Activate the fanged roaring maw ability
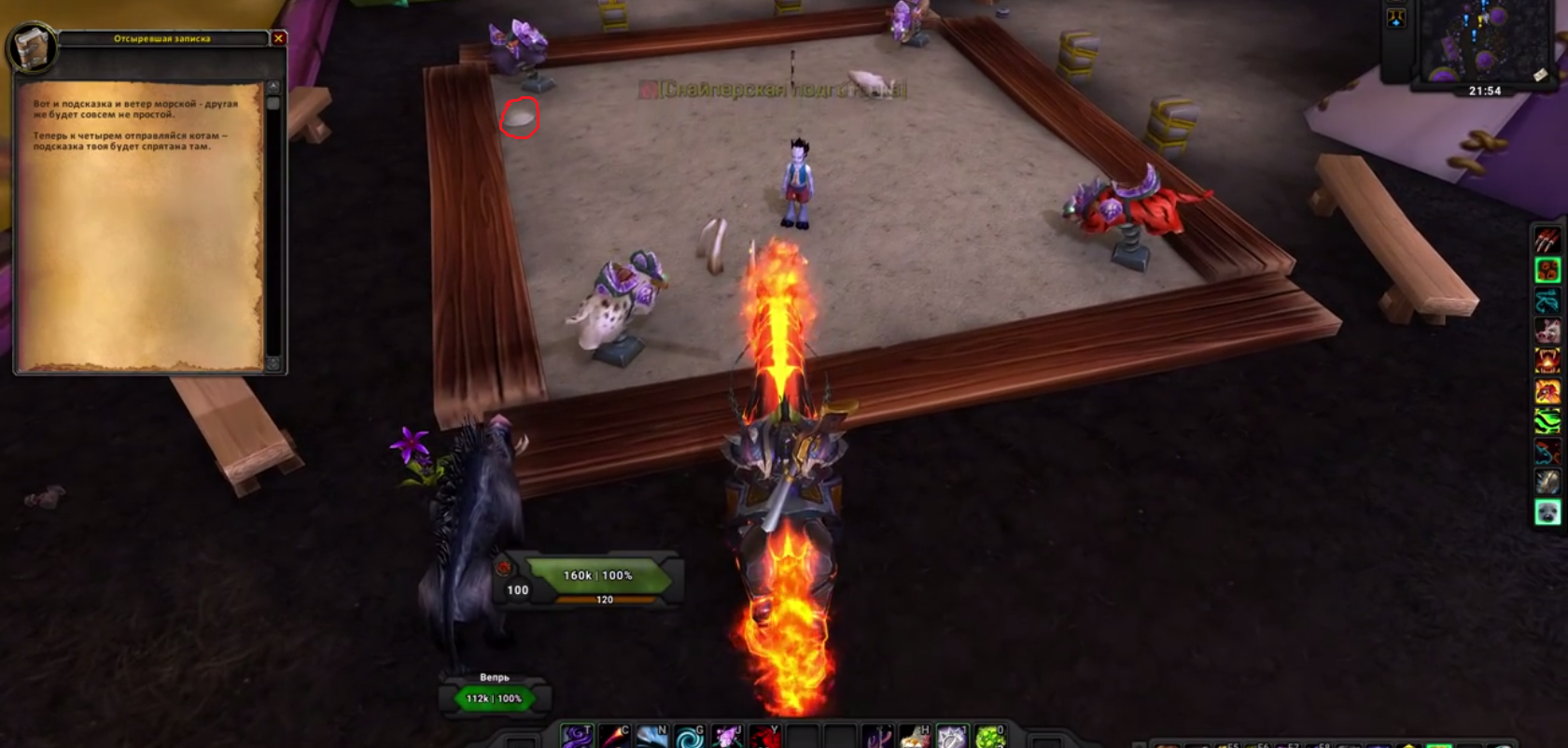Screen dimensions: 1568x748 click(1547, 360)
